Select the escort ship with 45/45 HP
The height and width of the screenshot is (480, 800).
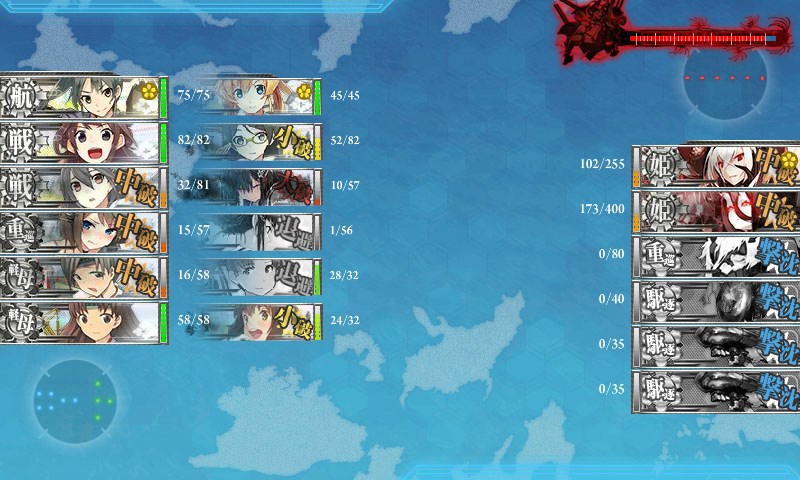258,97
